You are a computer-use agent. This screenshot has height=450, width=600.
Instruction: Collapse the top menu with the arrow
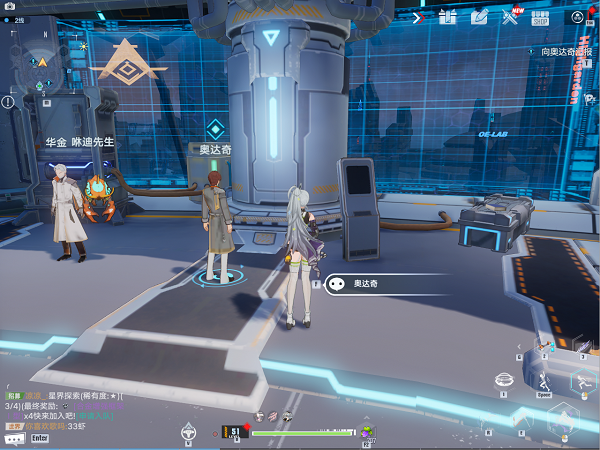tap(418, 16)
